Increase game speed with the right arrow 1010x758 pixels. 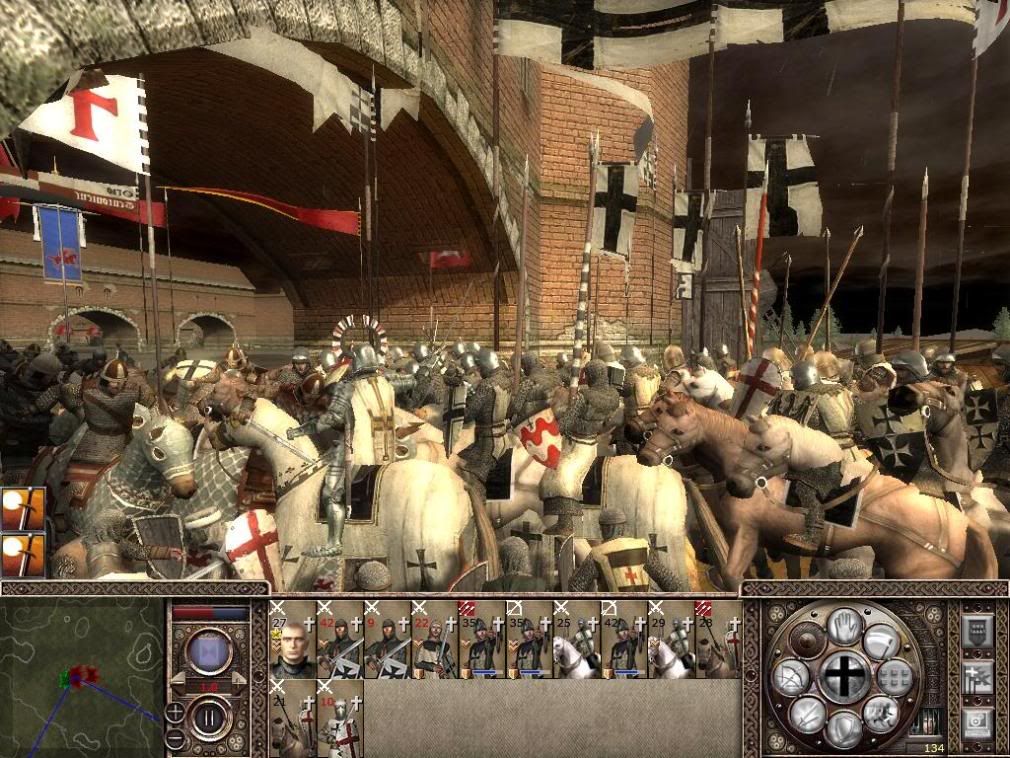[x=239, y=678]
